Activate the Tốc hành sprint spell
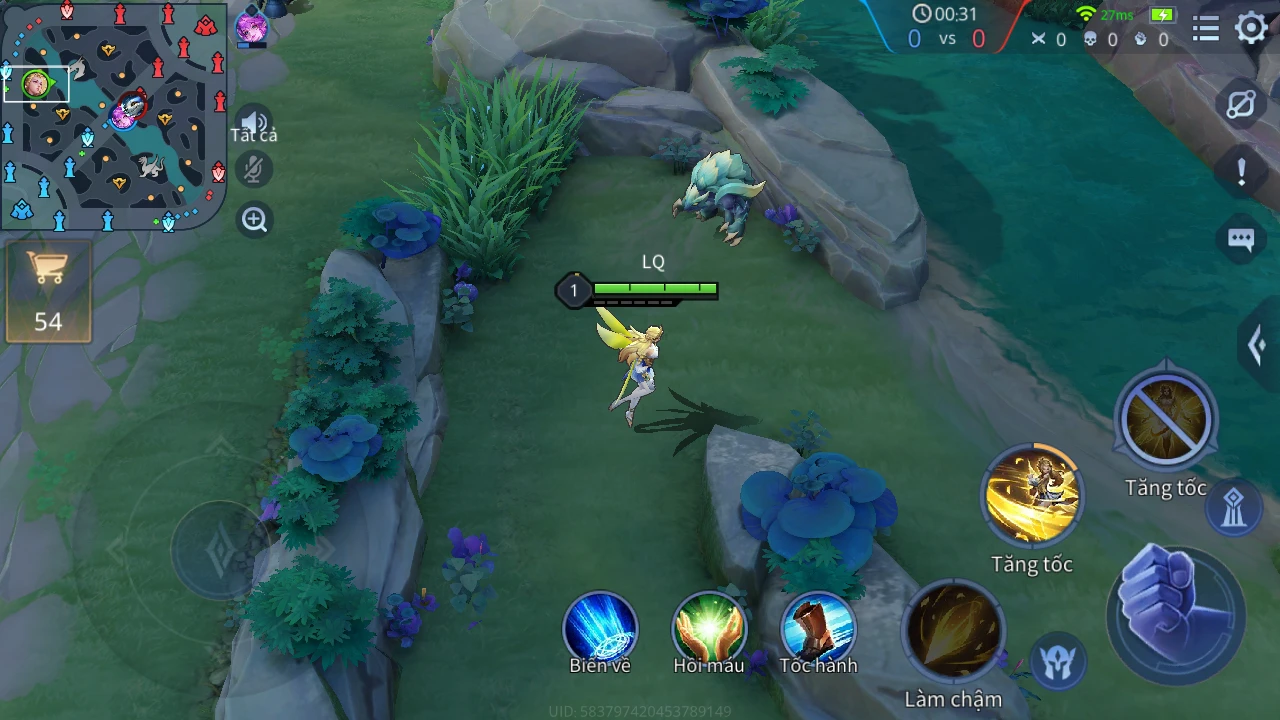Image resolution: width=1280 pixels, height=720 pixels. coord(818,628)
